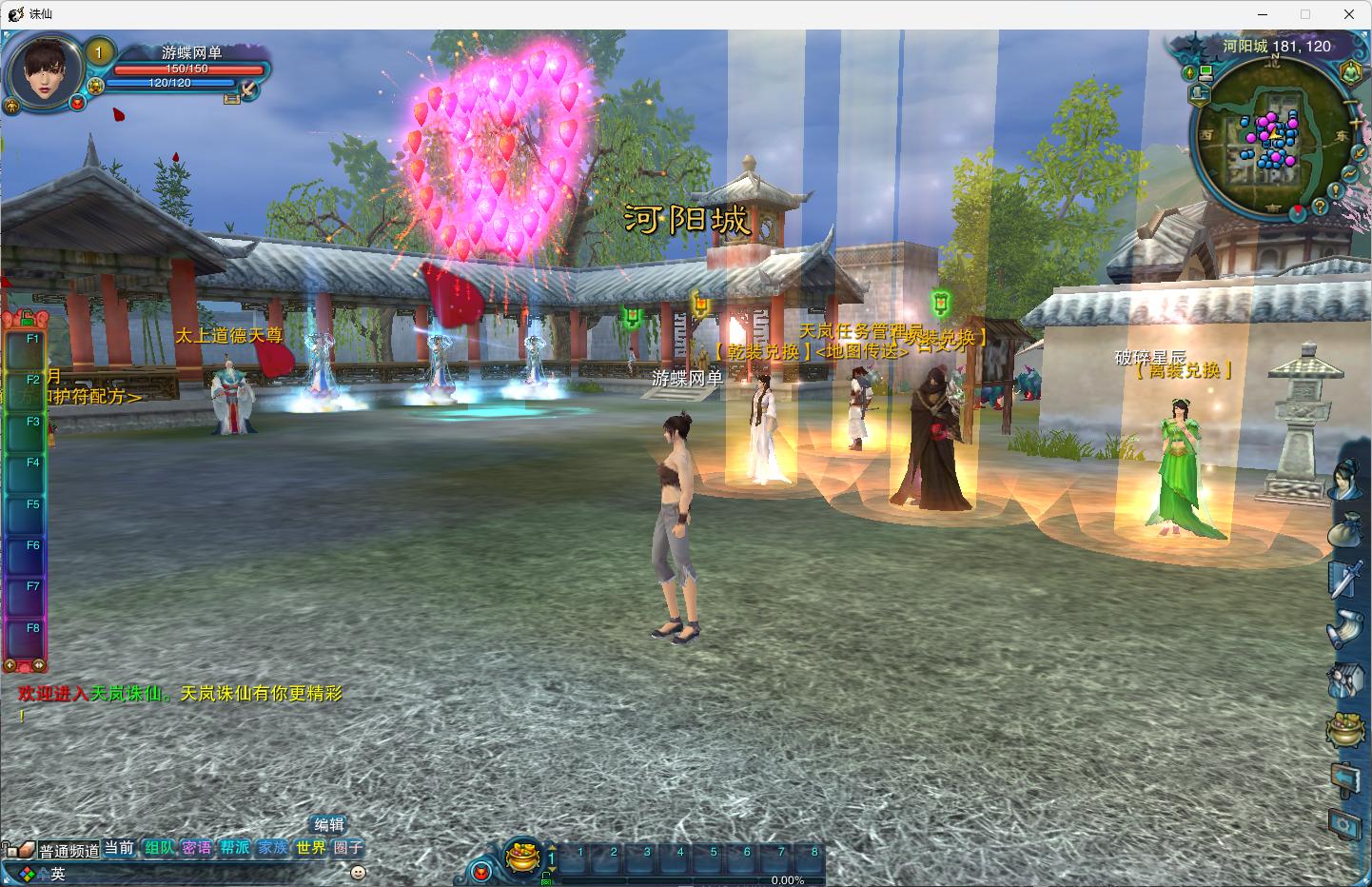Select the 帮派 chat channel tab

pos(234,847)
